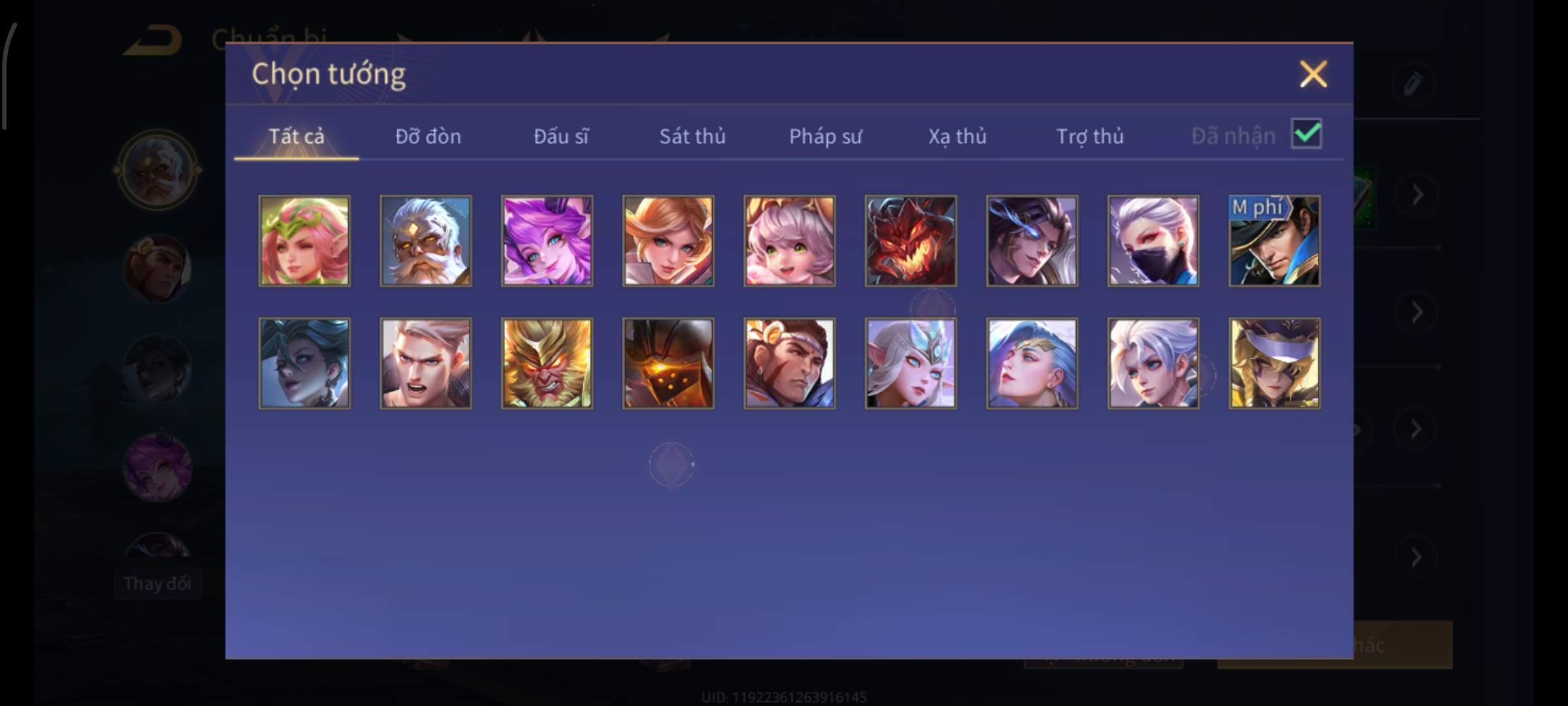Select the blonde hero wearing purple visor
1568x706 pixels.
click(x=1274, y=363)
